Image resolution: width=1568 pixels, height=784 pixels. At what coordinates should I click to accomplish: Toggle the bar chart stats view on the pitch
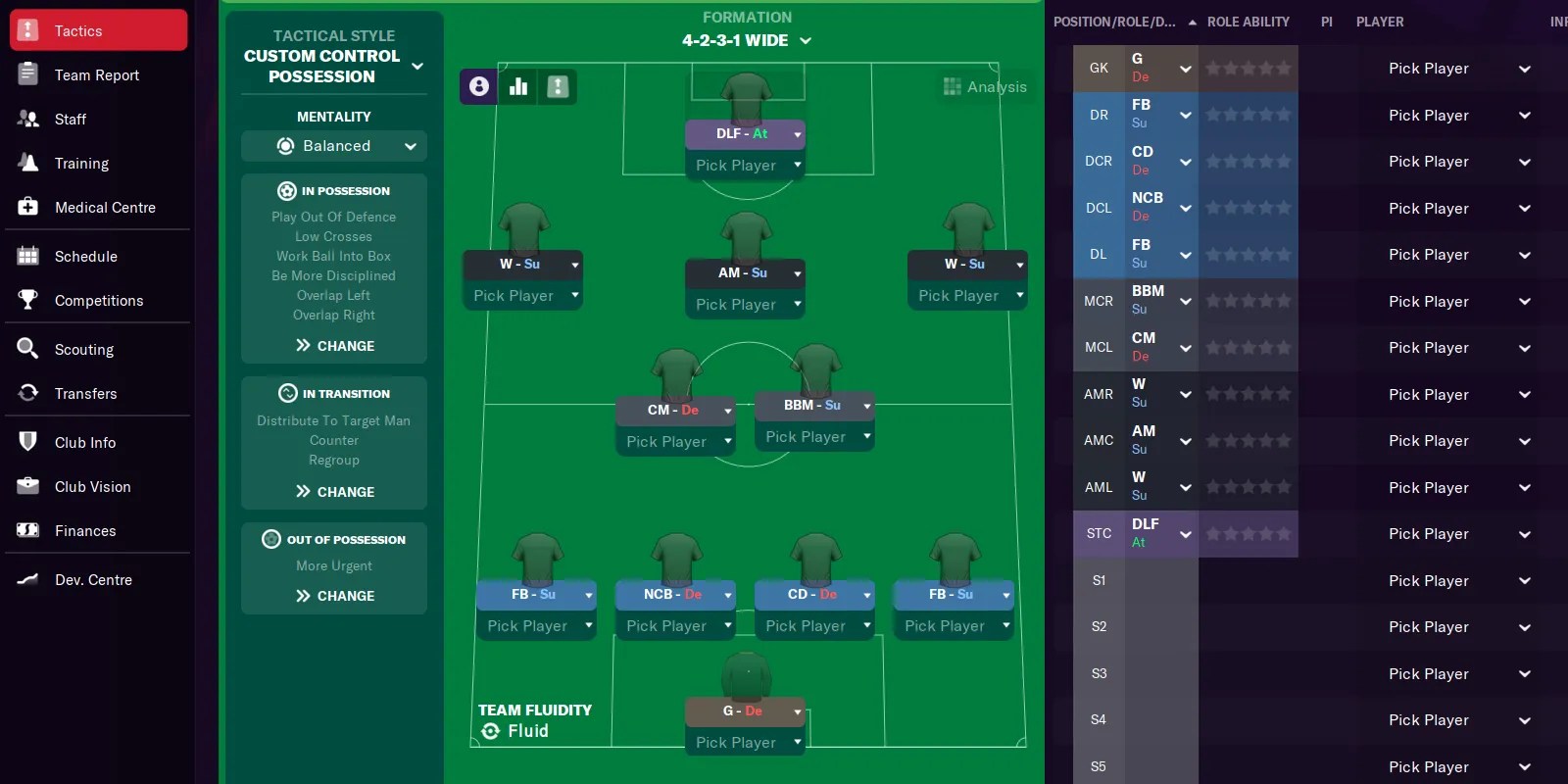(517, 86)
